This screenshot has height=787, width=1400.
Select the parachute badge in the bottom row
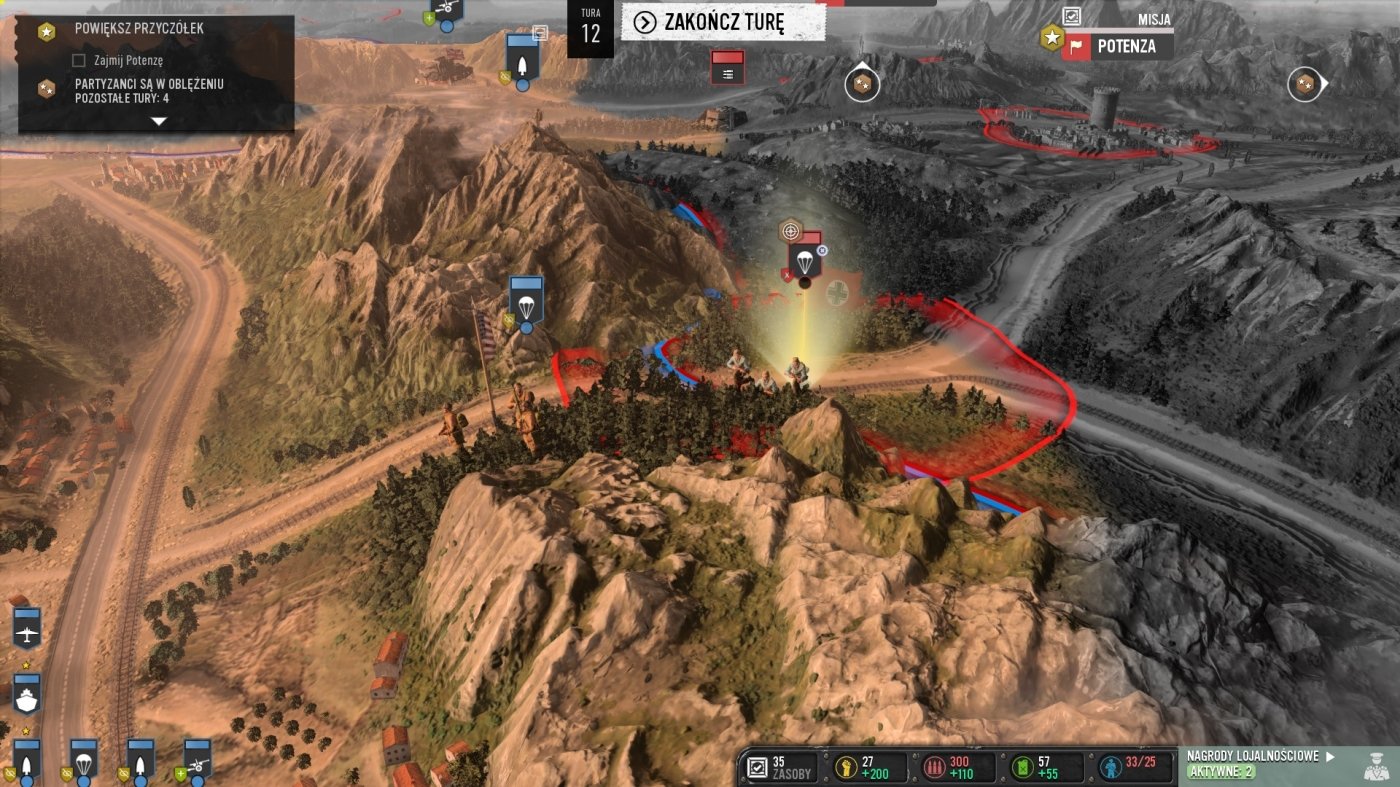tap(83, 760)
